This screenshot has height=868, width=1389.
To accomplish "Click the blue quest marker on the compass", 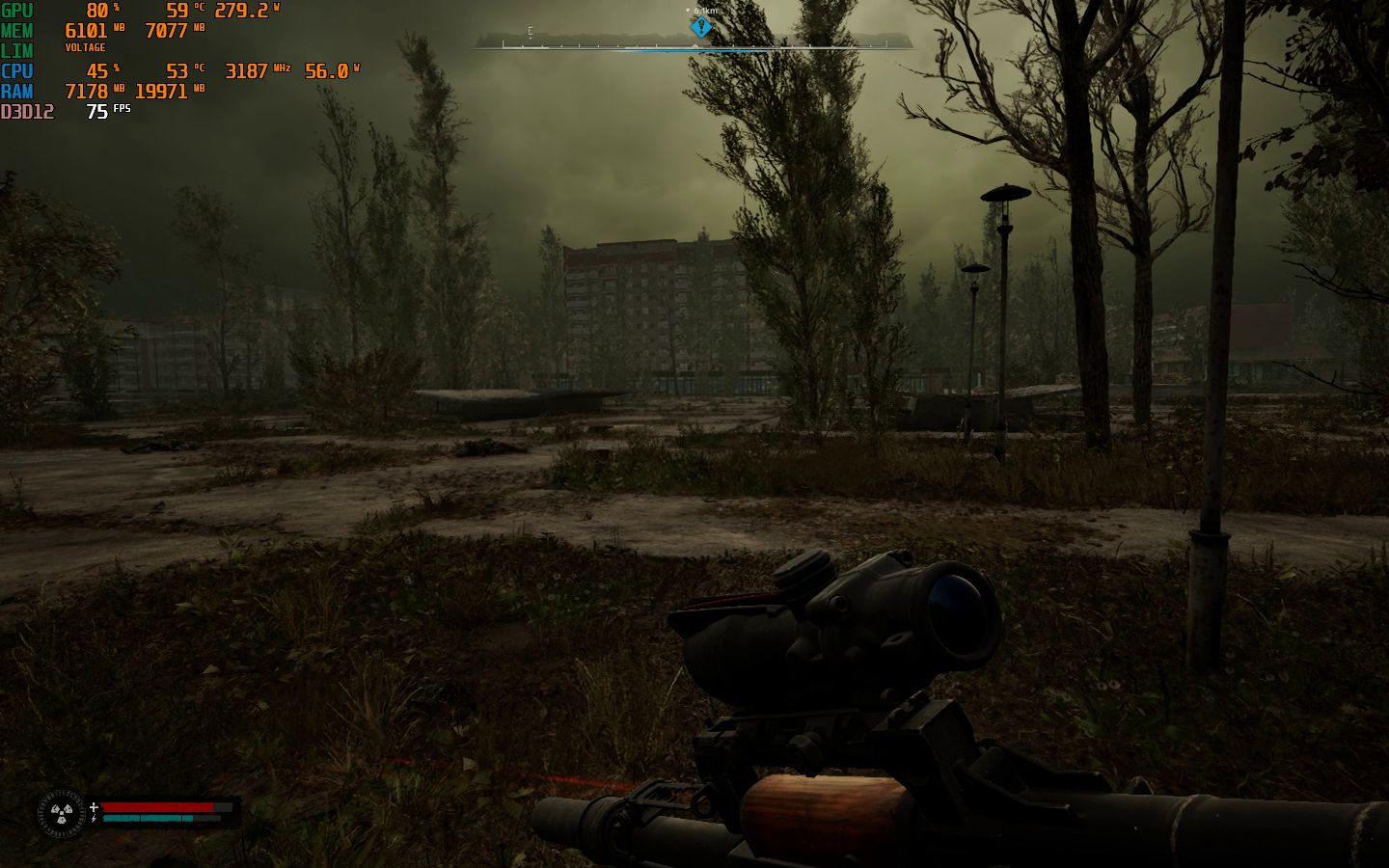I will (701, 26).
